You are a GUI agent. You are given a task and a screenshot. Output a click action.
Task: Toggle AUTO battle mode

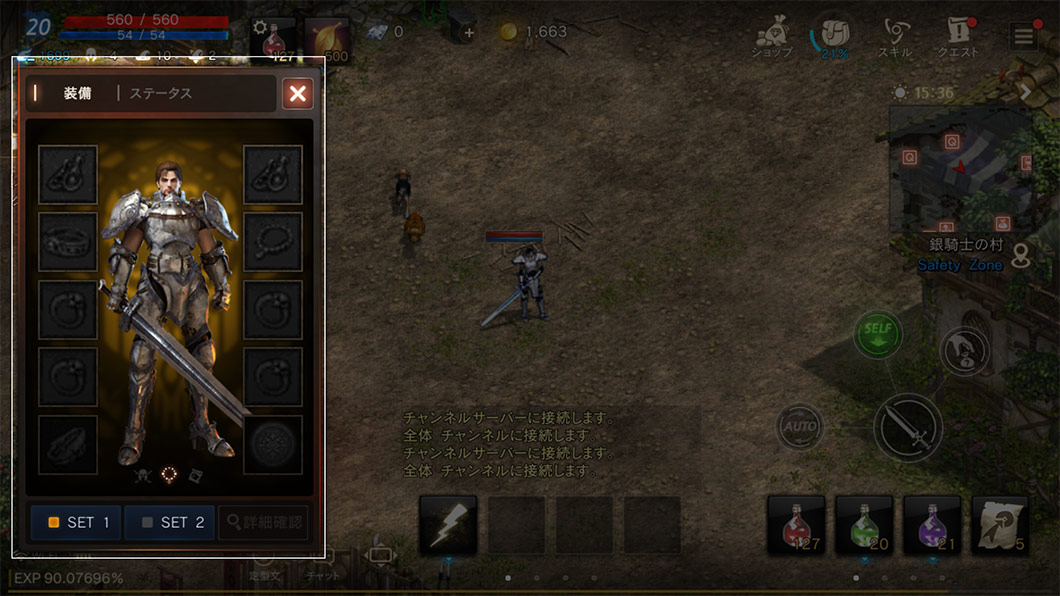pyautogui.click(x=801, y=427)
